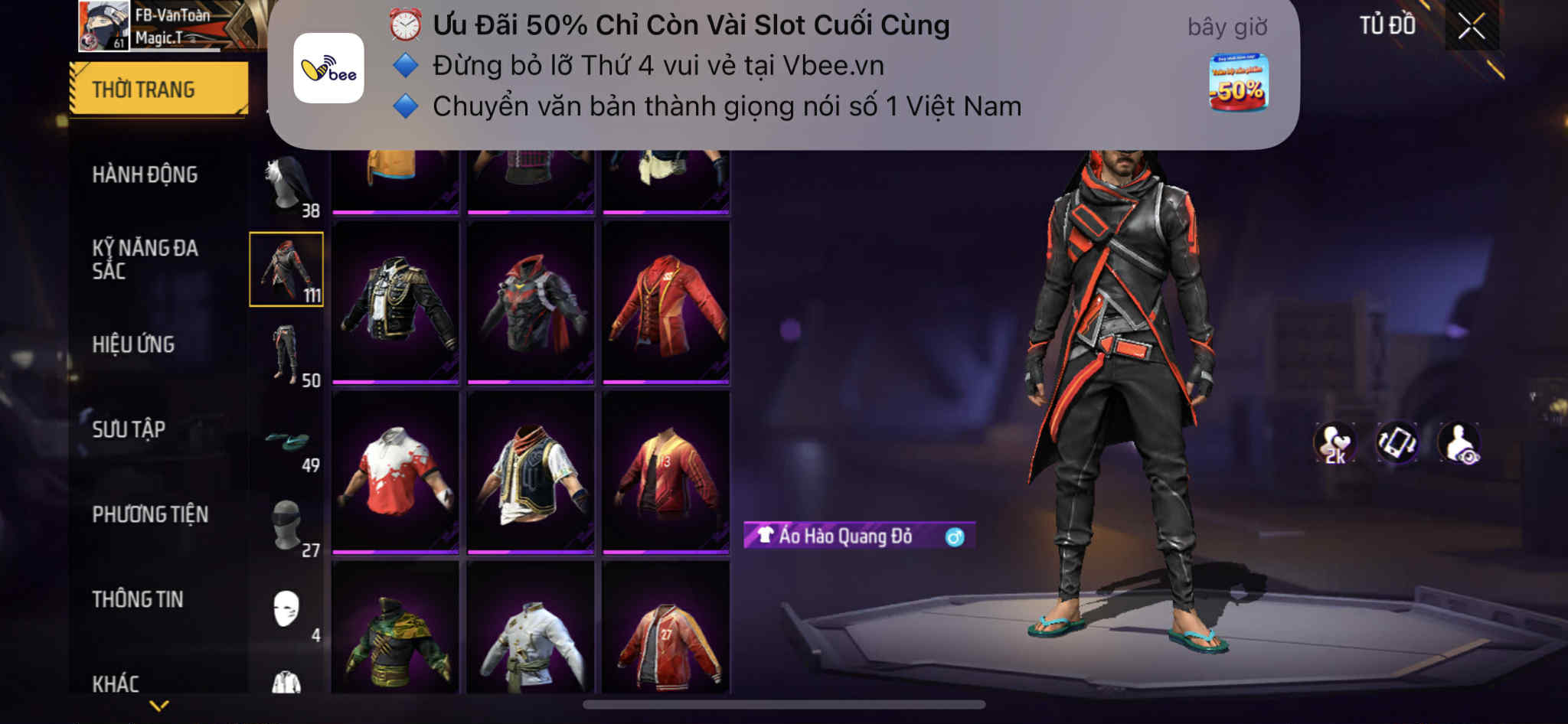
Task: Open the Phương Tiện menu
Action: (150, 514)
